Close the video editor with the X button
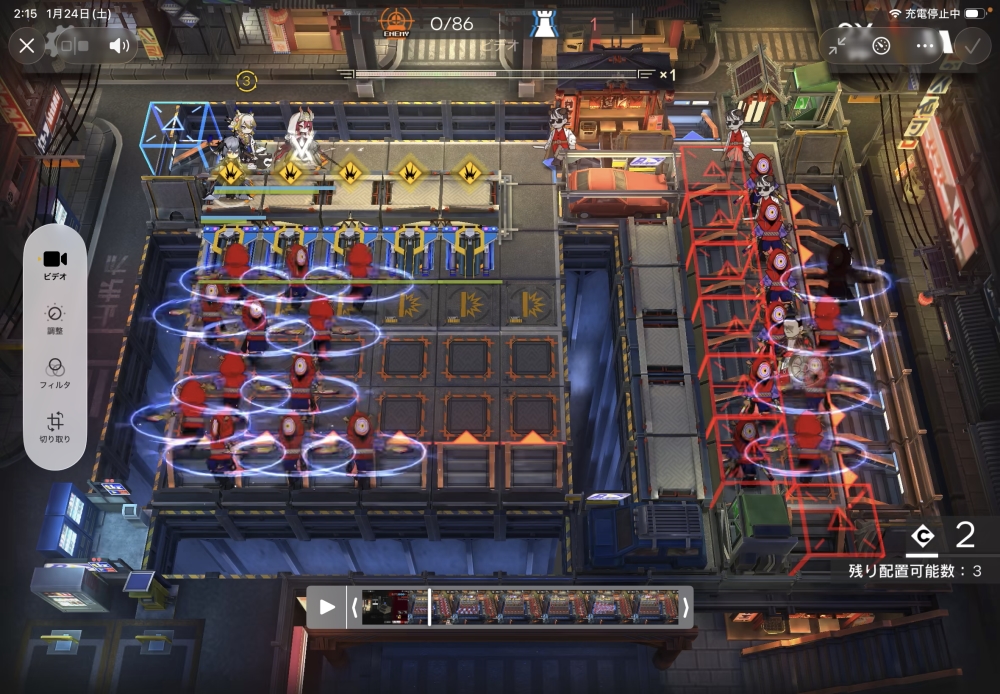Screen dimensions: 1000x694 [x=27, y=46]
